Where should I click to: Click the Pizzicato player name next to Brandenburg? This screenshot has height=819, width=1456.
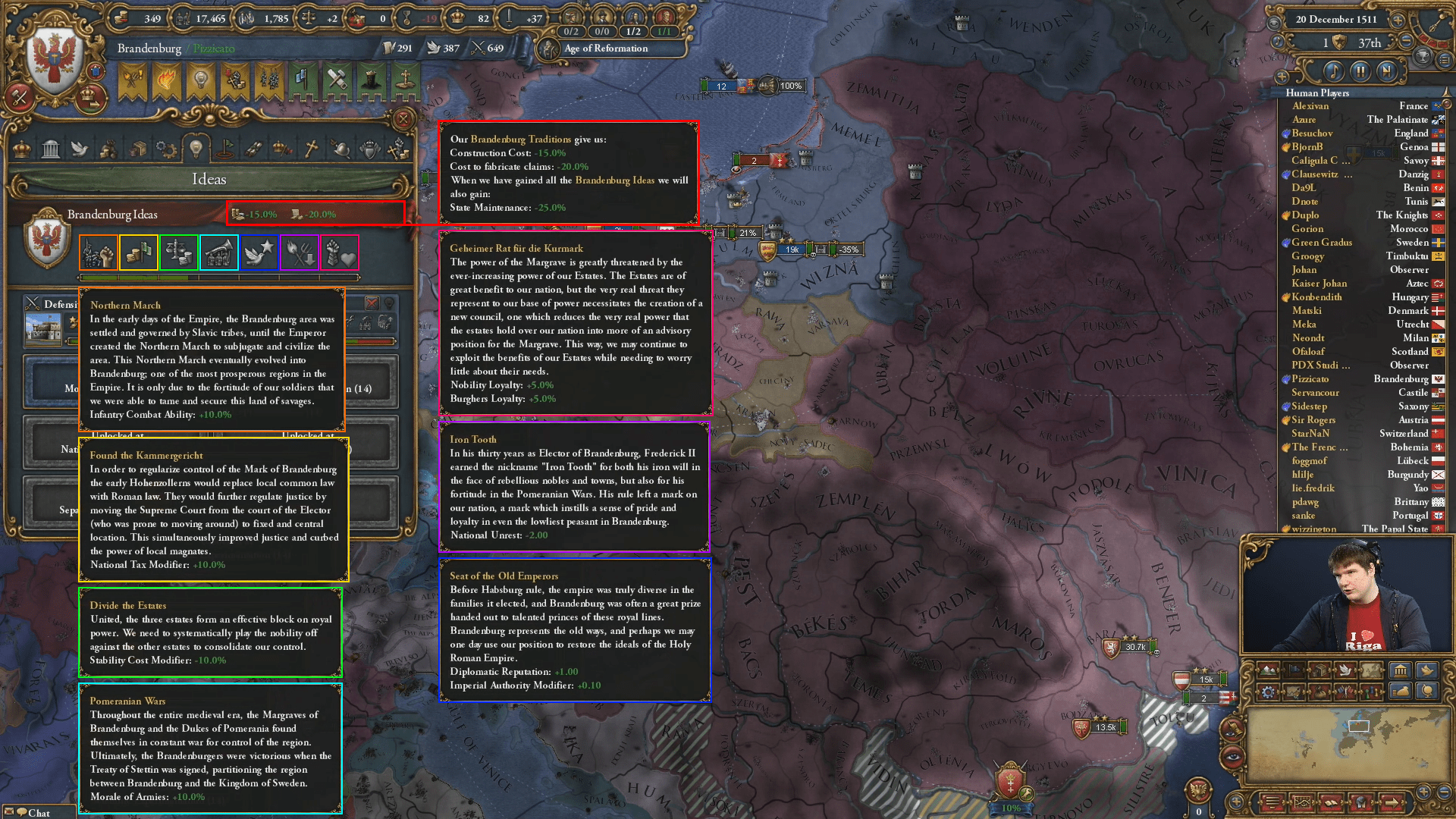pyautogui.click(x=212, y=49)
